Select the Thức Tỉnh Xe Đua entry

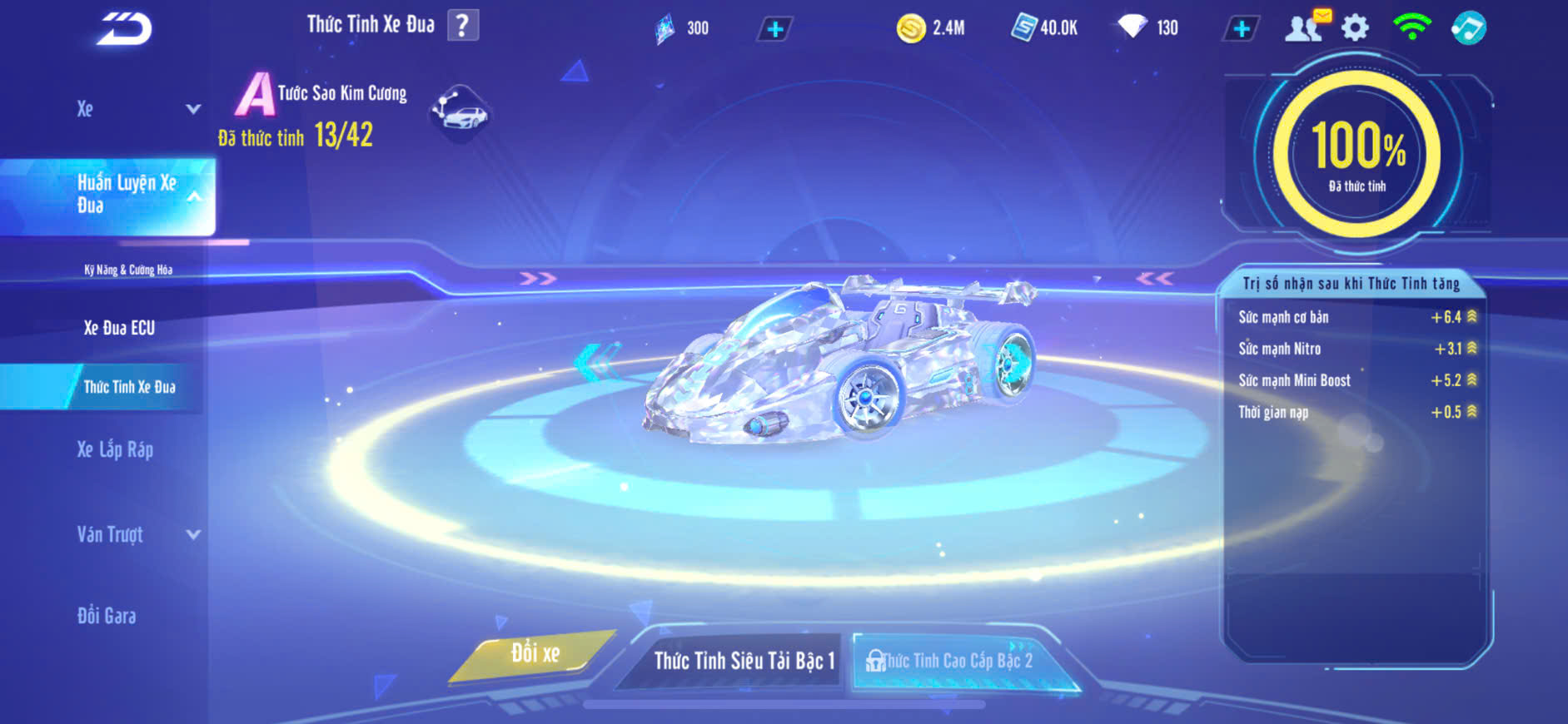tap(129, 387)
